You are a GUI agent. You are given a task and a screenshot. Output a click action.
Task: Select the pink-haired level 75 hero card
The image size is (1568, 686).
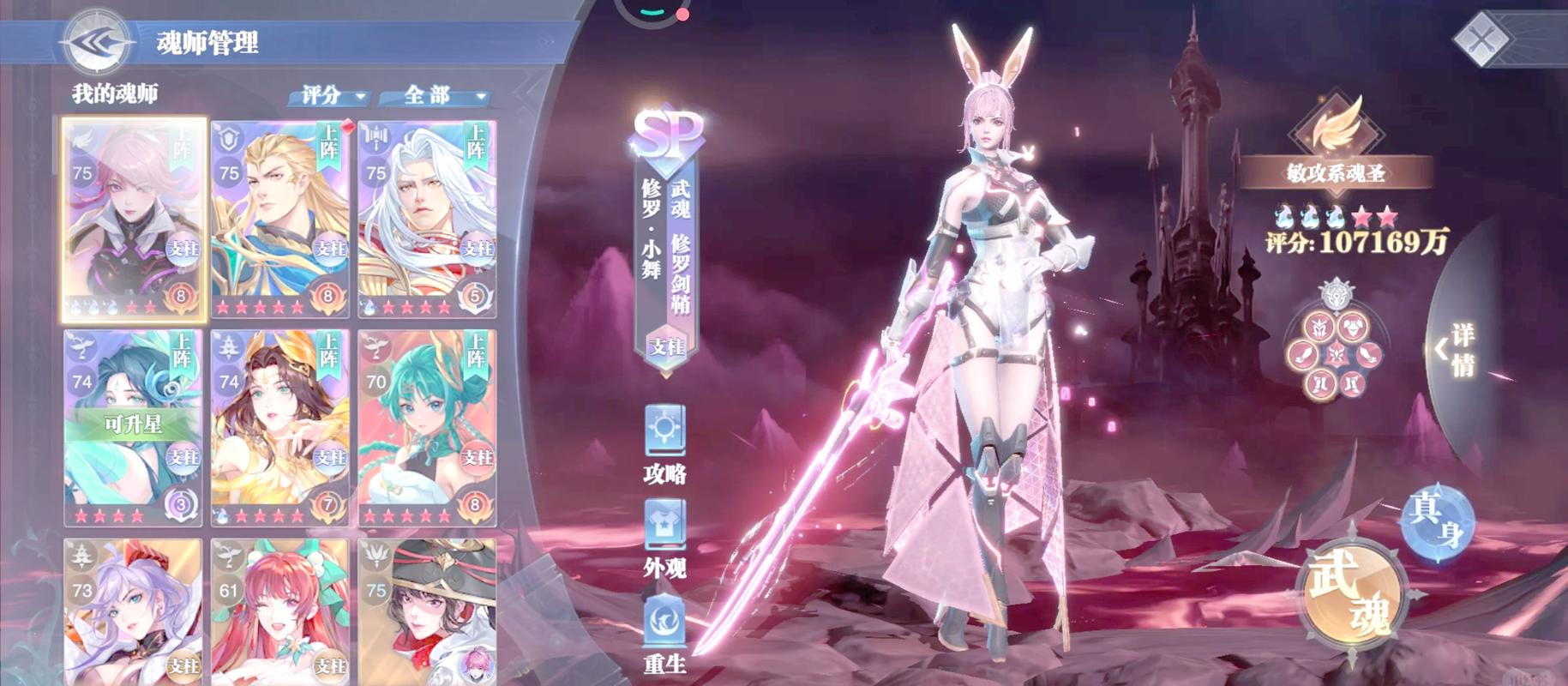134,219
